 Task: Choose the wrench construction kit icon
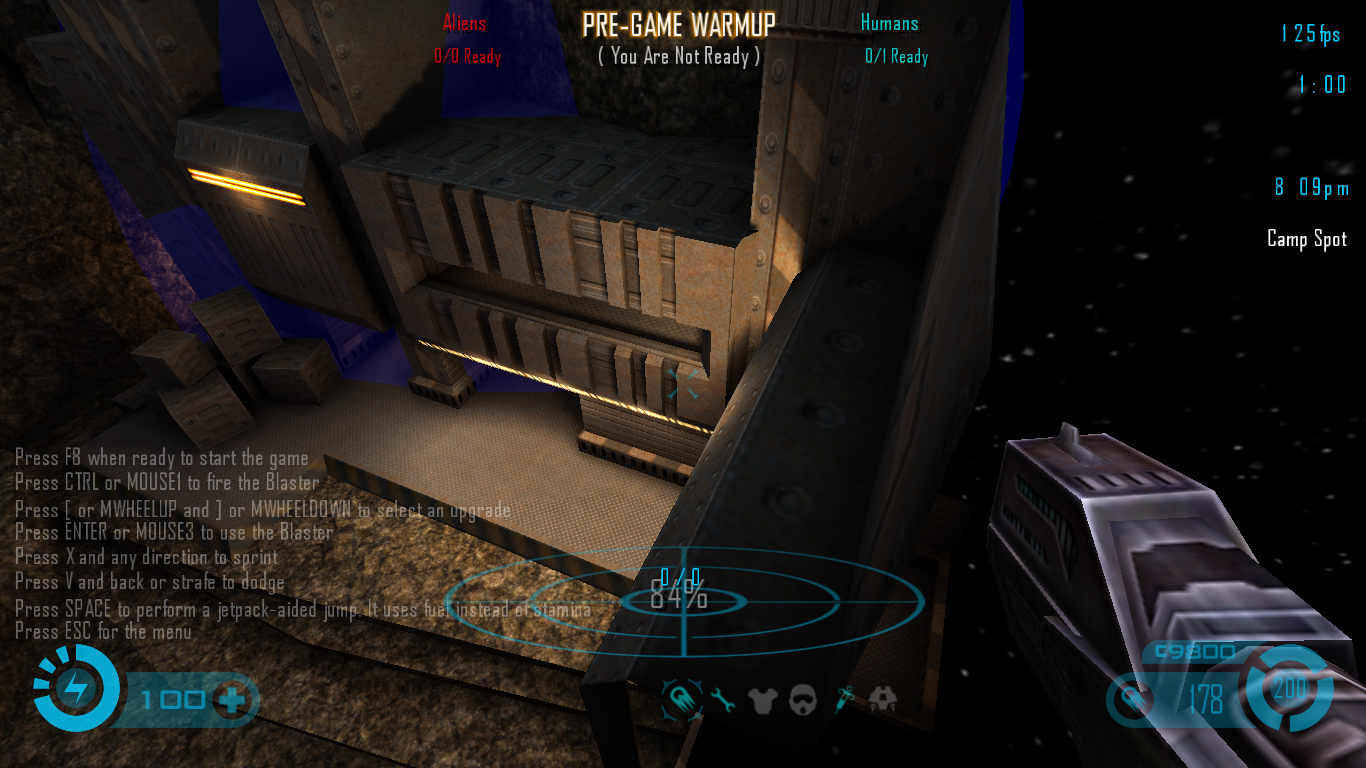[722, 699]
